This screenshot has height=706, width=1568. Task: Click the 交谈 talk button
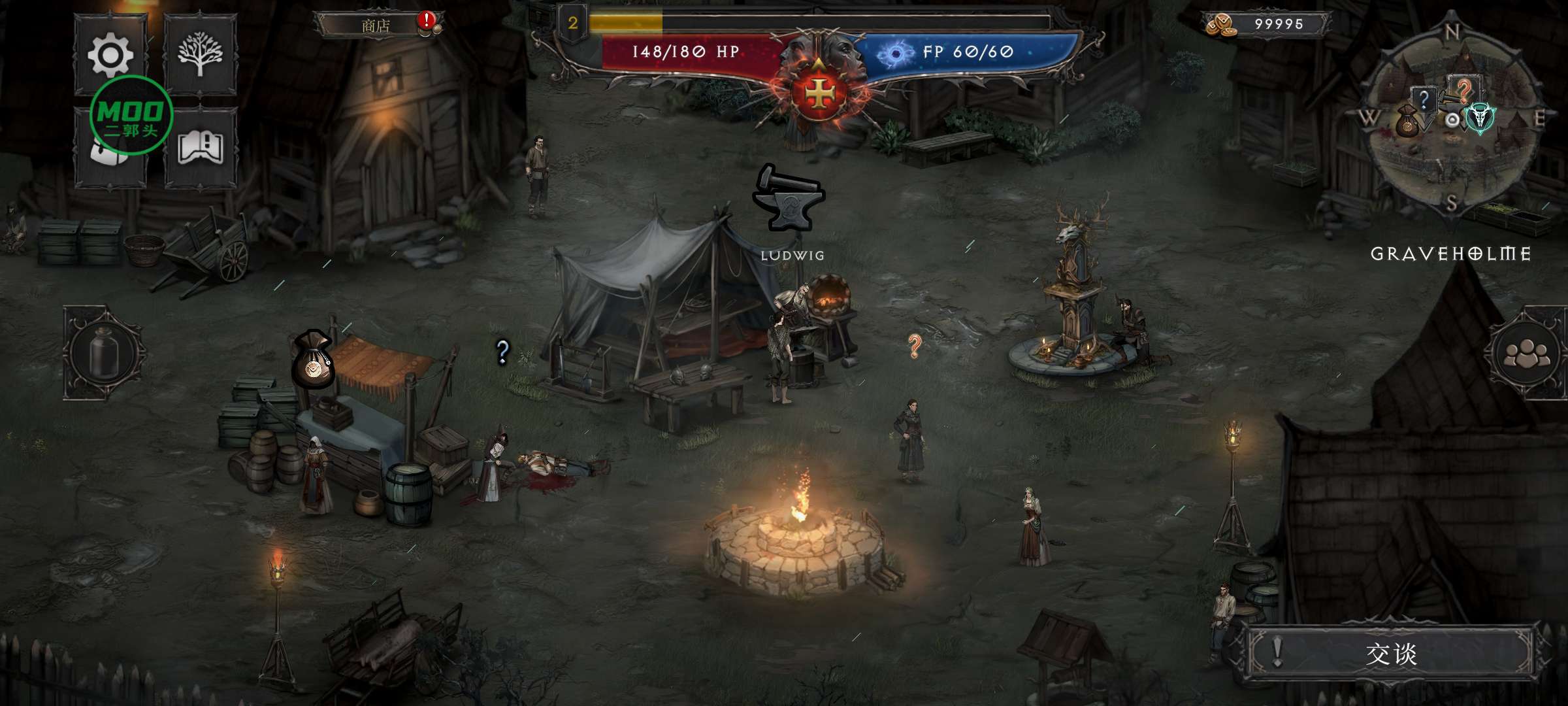click(x=1390, y=653)
